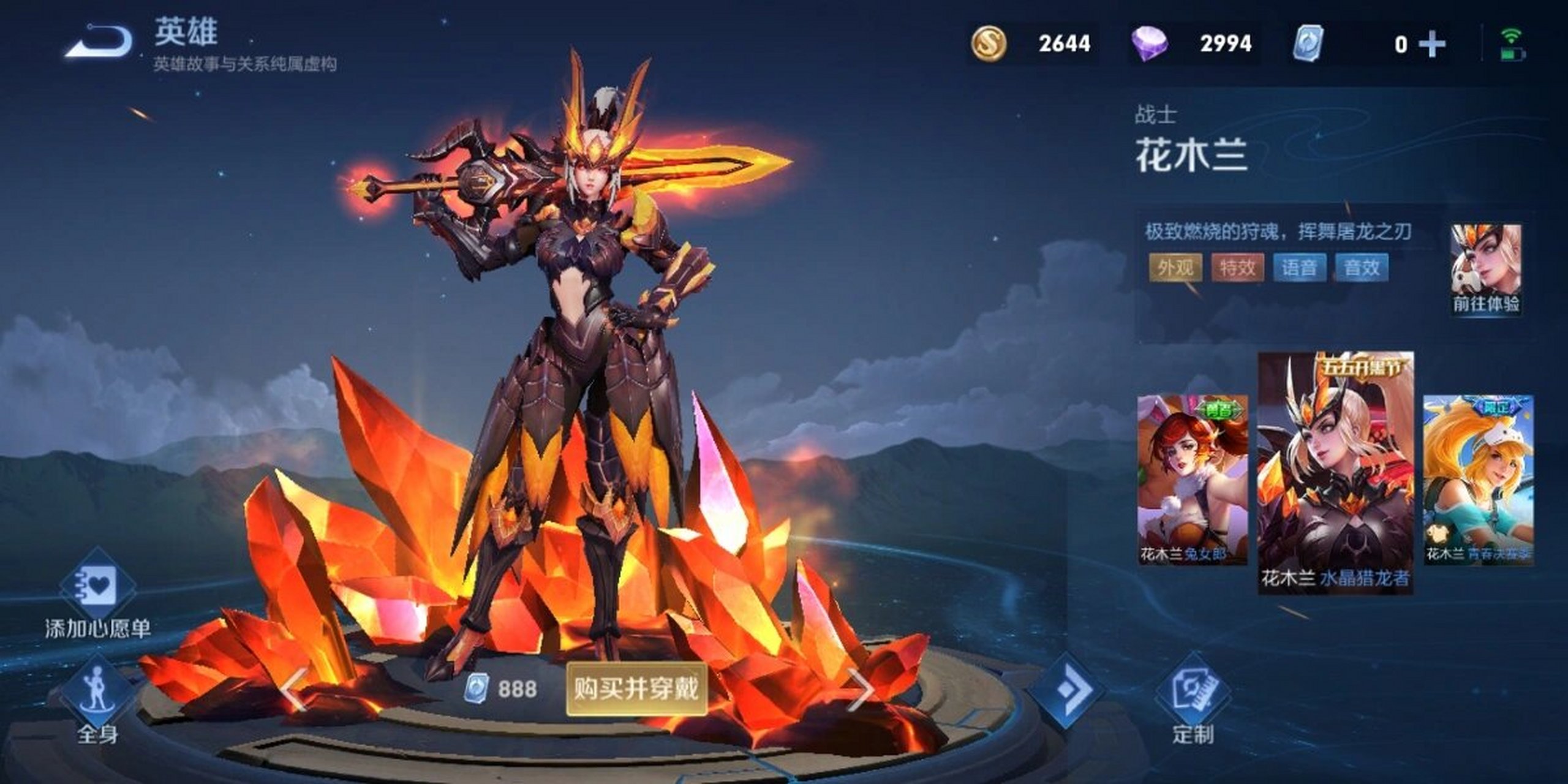
Task: Click the 特效 effects tag
Action: coord(1237,268)
